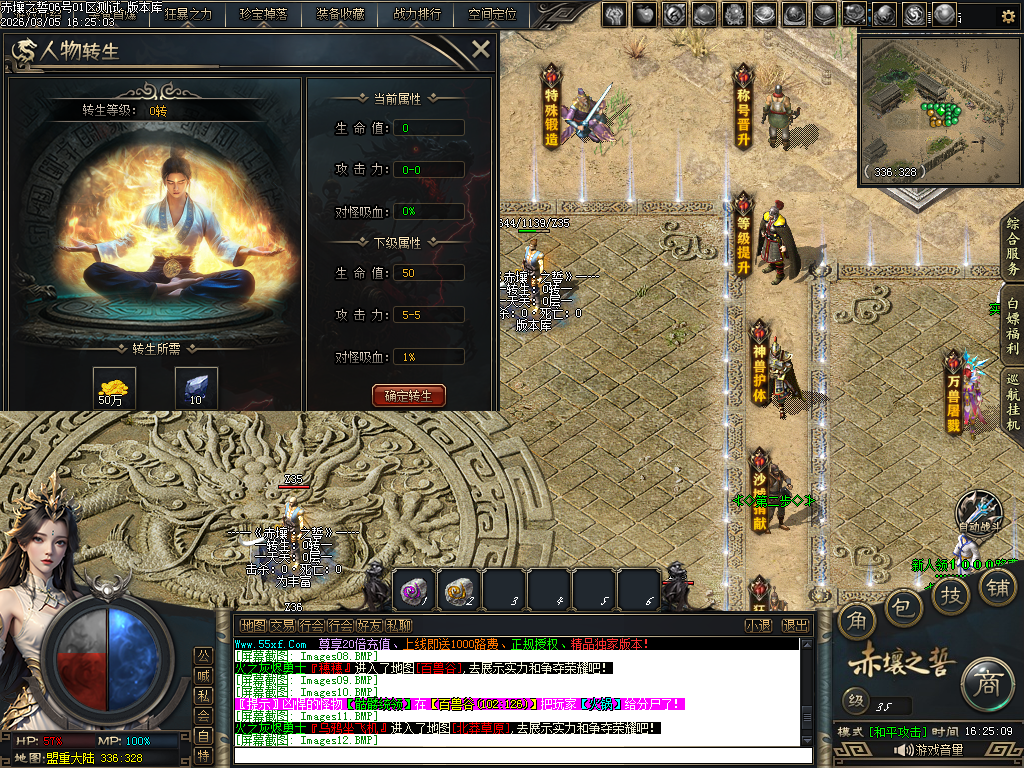Open the 综合服务 side tab

(1012, 245)
